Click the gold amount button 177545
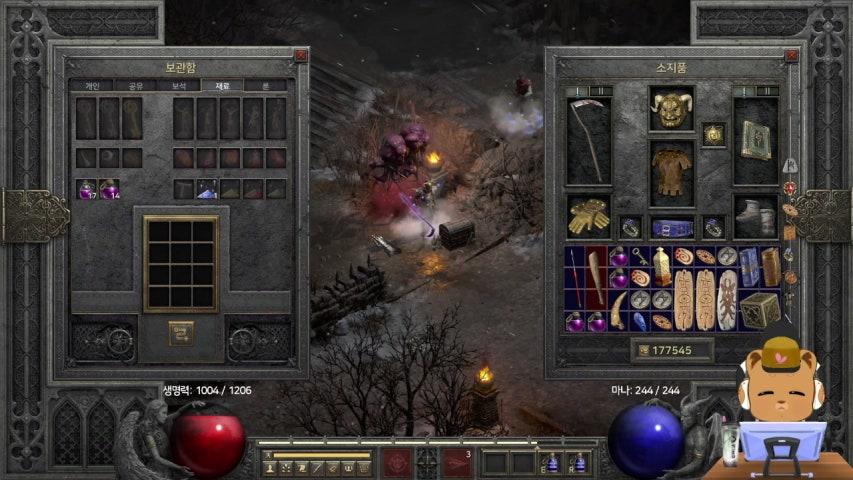 pyautogui.click(x=671, y=350)
